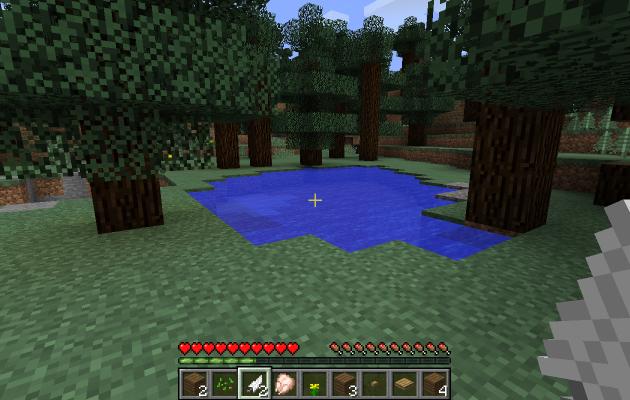Select the yellow flower hotbar slot

coord(315,383)
